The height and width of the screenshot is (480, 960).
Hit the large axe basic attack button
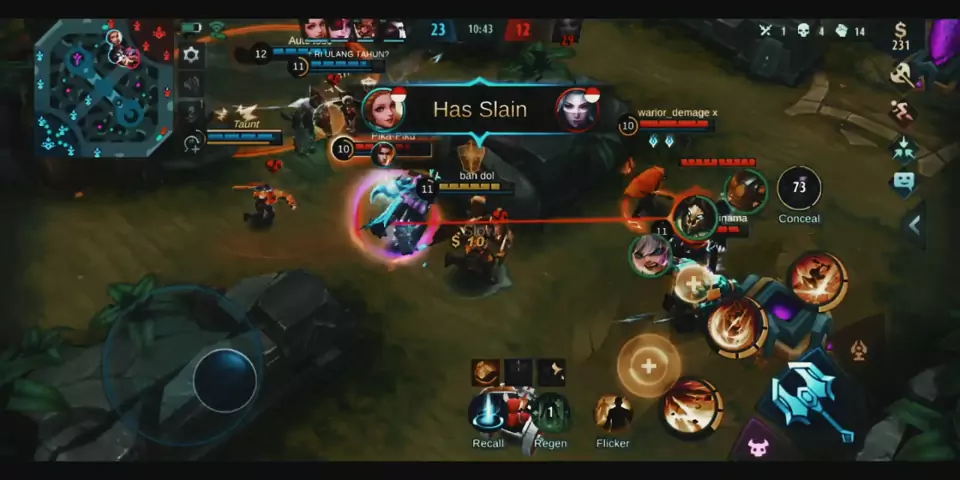(x=808, y=397)
